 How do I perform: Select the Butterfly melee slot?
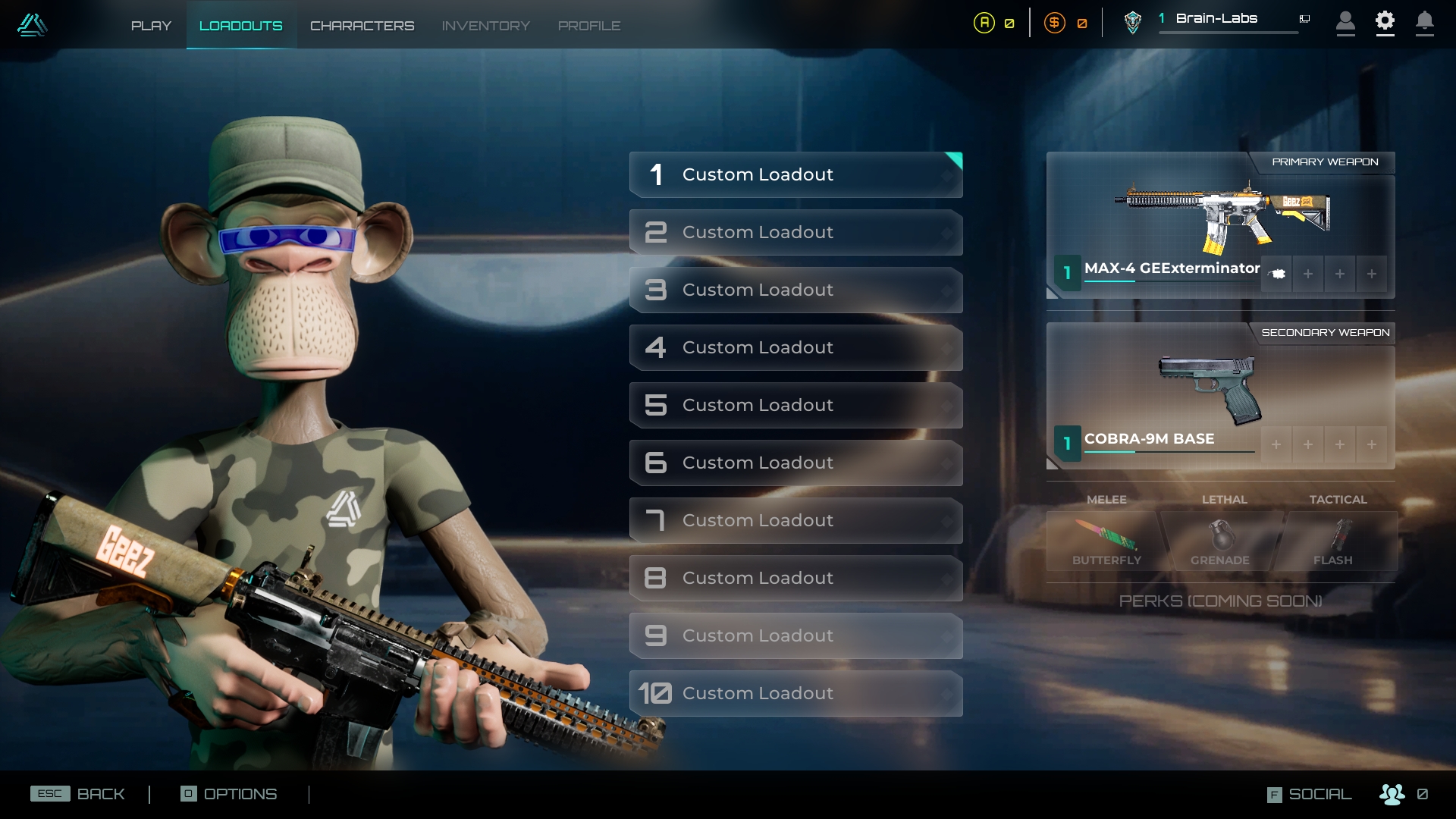(x=1106, y=541)
